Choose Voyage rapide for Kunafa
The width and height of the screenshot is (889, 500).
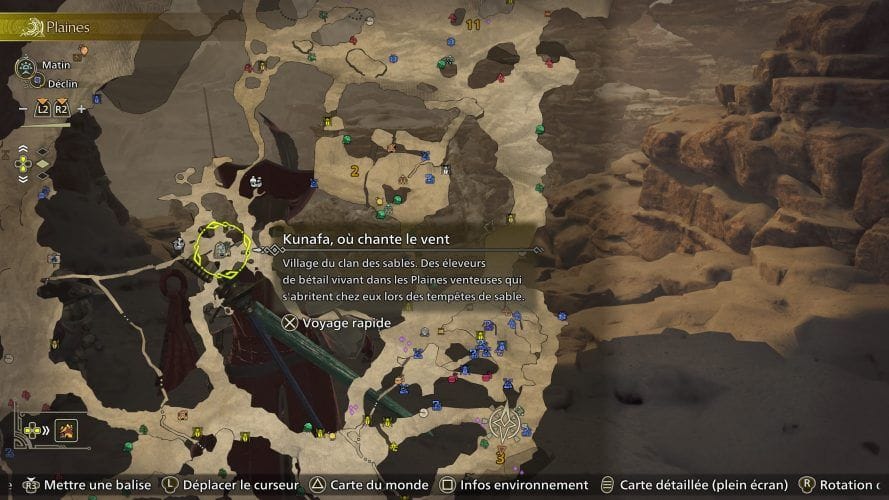tap(334, 322)
